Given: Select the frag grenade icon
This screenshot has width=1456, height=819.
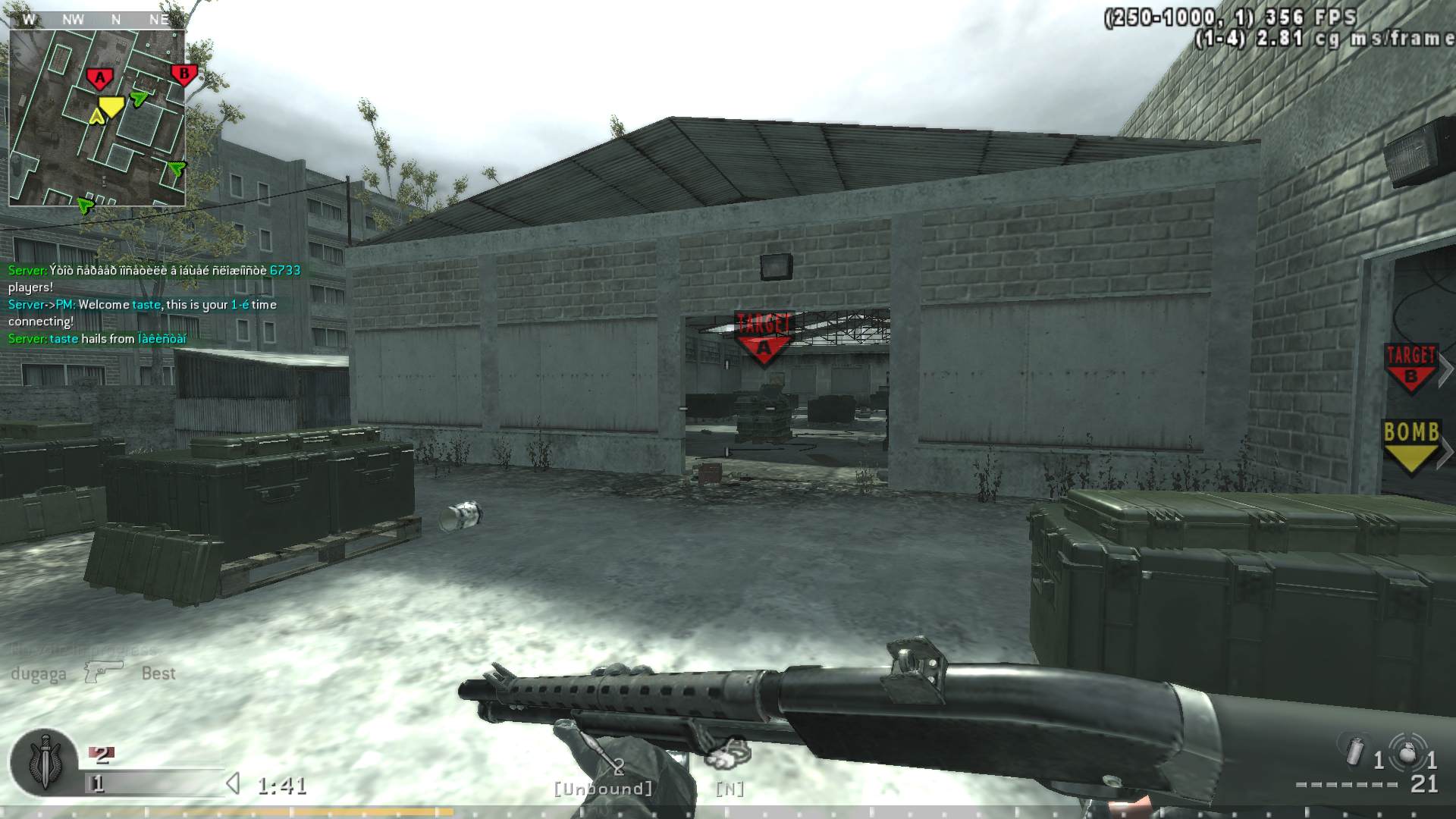Looking at the screenshot, I should tap(1407, 751).
